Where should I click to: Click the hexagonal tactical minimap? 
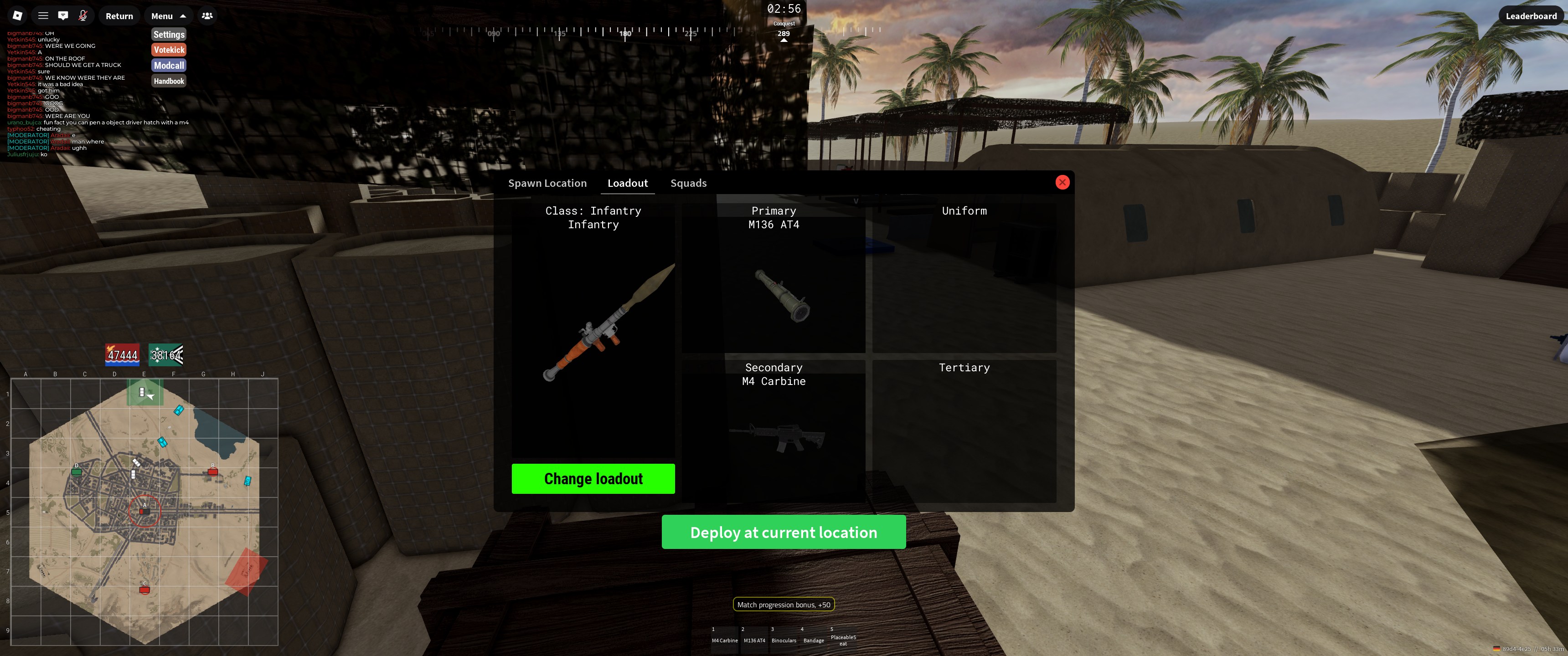pyautogui.click(x=144, y=511)
